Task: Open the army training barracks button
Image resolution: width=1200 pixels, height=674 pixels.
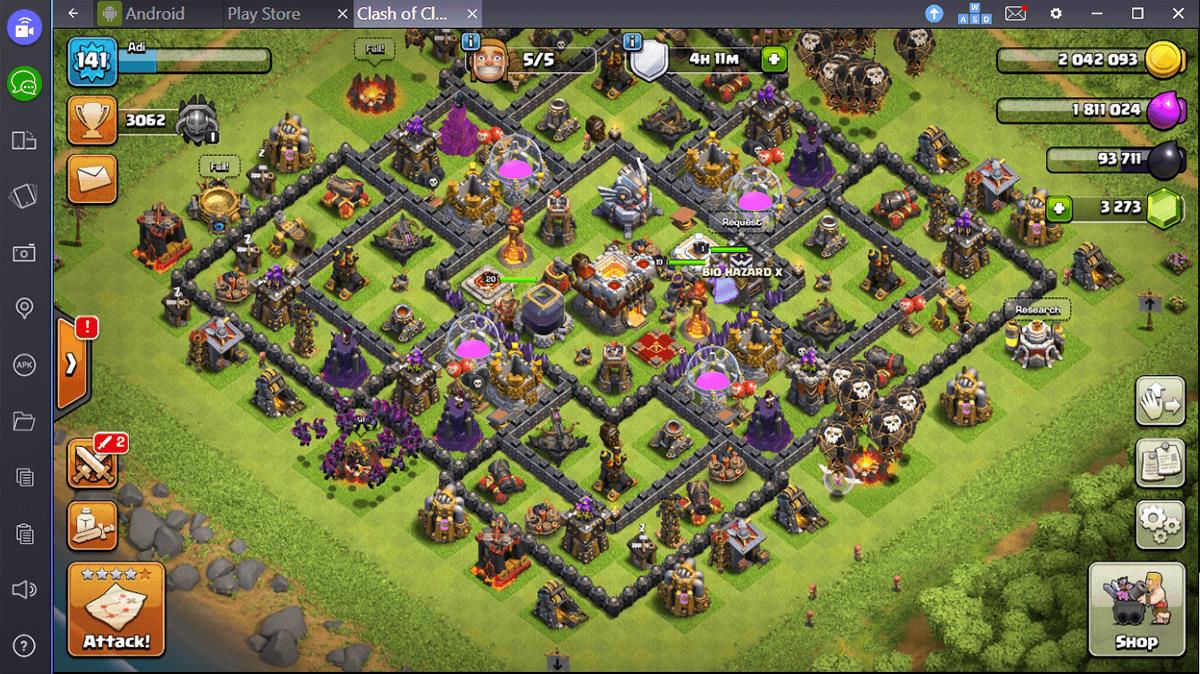Action: tap(92, 524)
